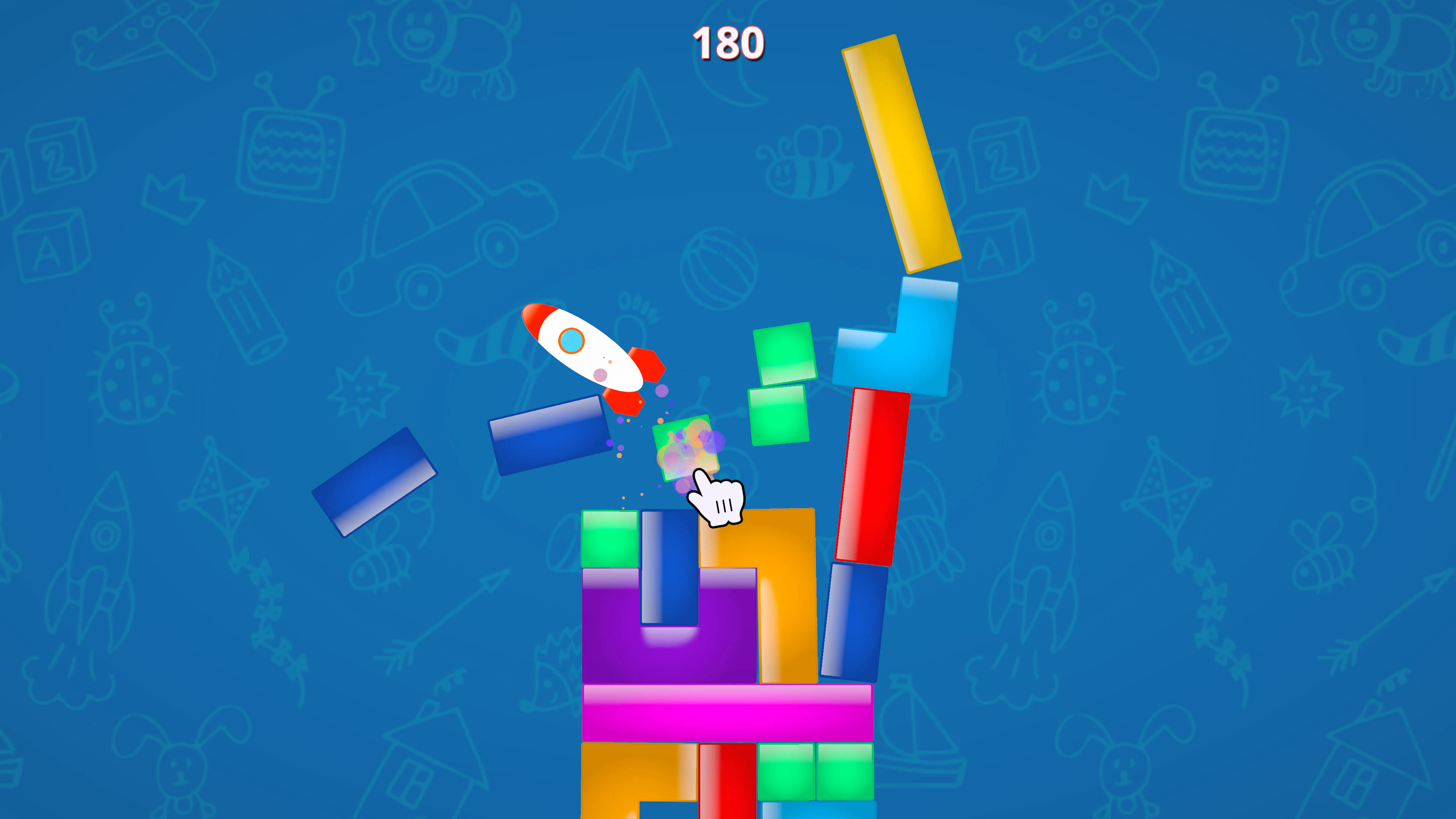The width and height of the screenshot is (1456, 819).
Task: Pop the upper floating green square
Action: click(x=786, y=353)
